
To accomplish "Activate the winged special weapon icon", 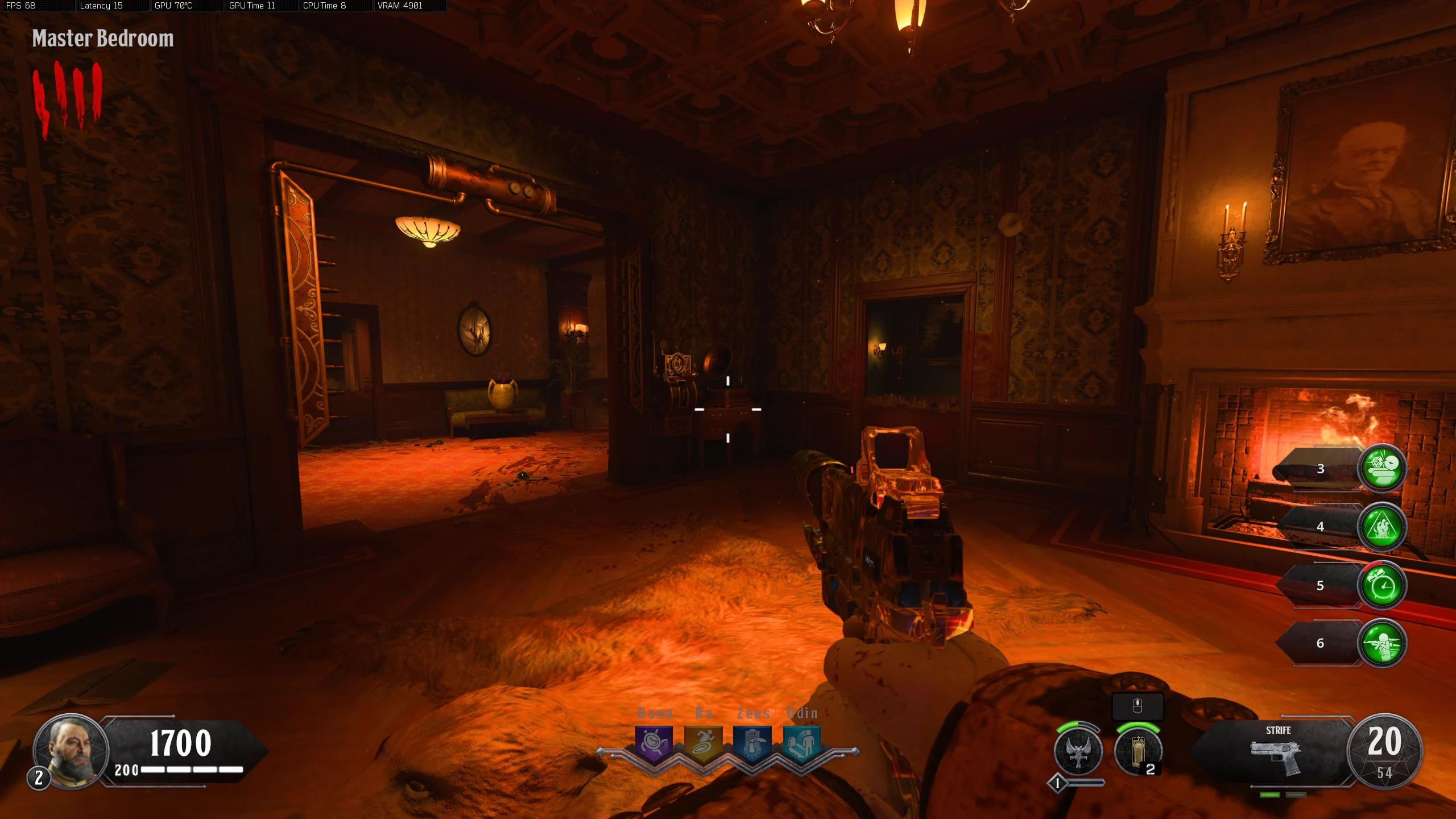I will (x=1078, y=752).
